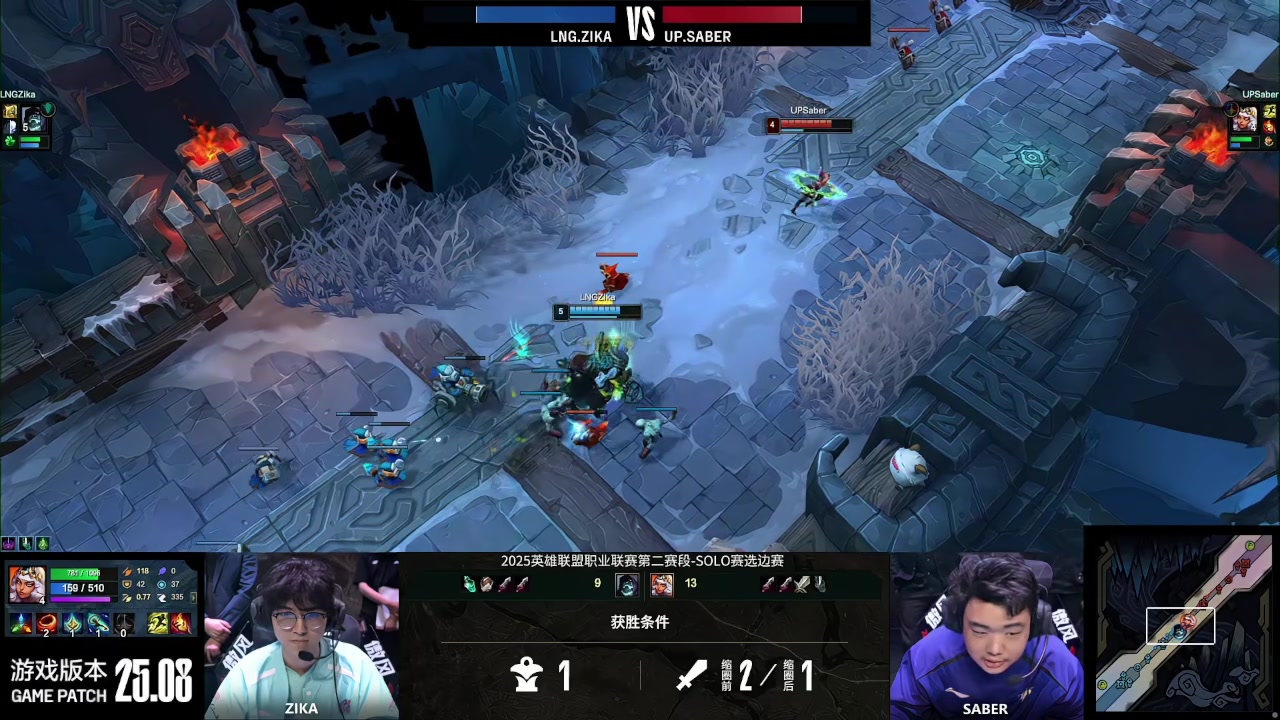Click the SABER player webcam feed
This screenshot has width=1280, height=720.
[x=985, y=635]
